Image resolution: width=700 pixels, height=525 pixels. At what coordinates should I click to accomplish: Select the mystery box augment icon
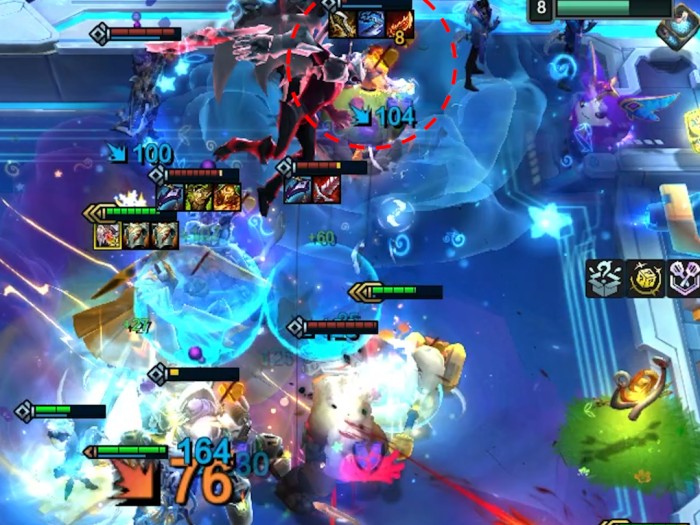[x=605, y=279]
